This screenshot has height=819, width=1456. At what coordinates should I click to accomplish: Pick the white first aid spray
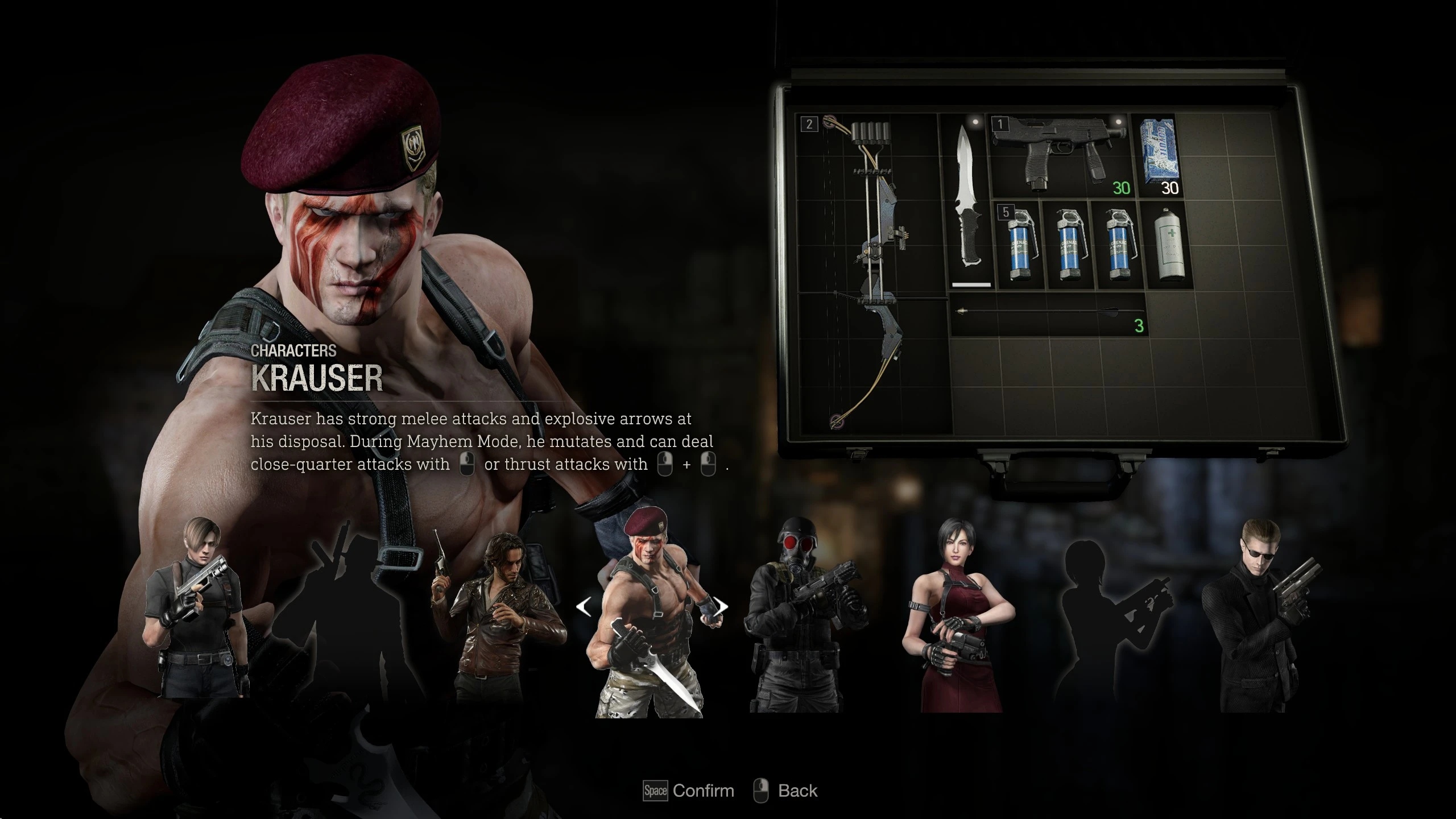tap(1169, 245)
